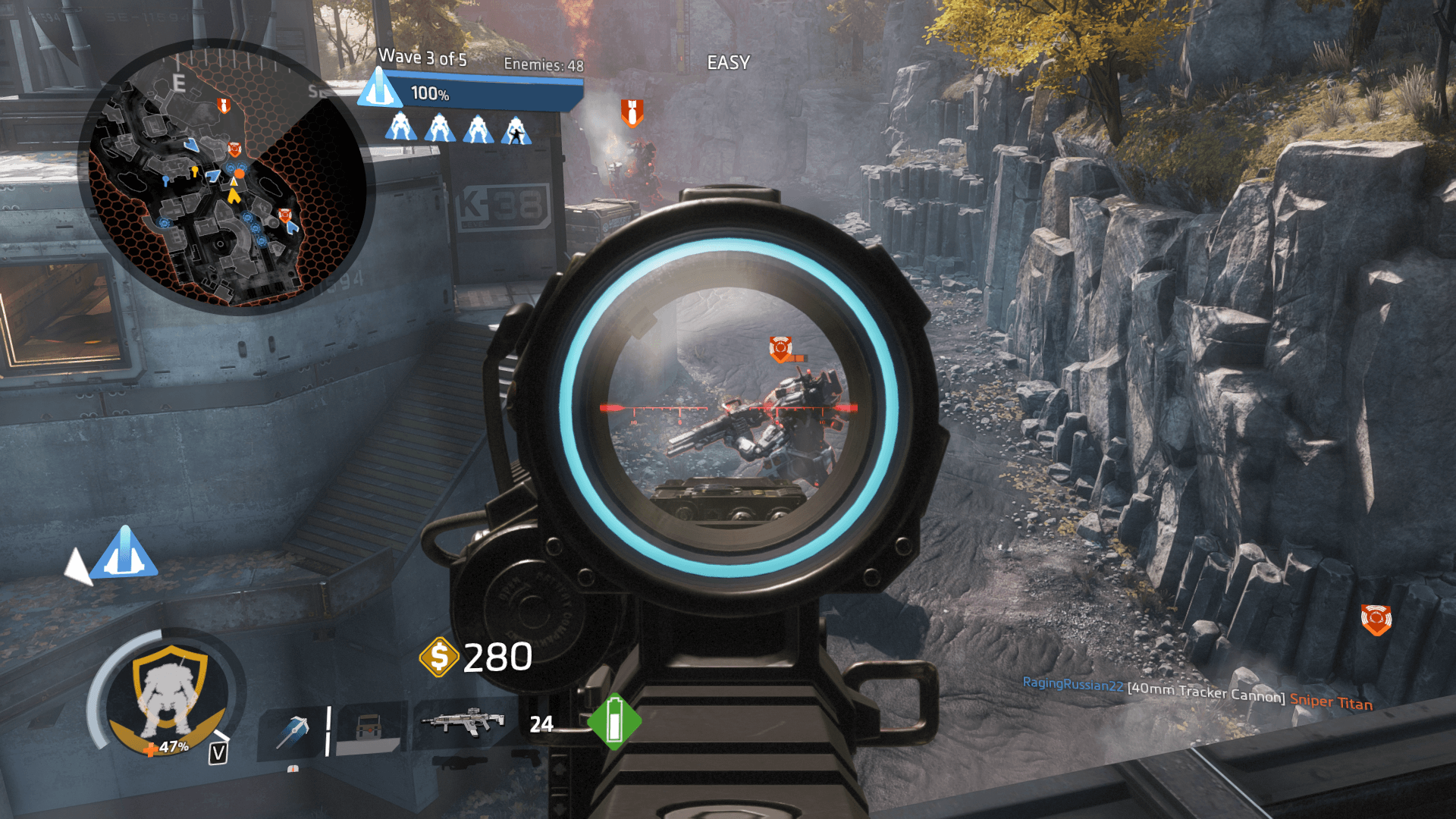The height and width of the screenshot is (819, 1456).
Task: Click the green battery icon
Action: [614, 722]
